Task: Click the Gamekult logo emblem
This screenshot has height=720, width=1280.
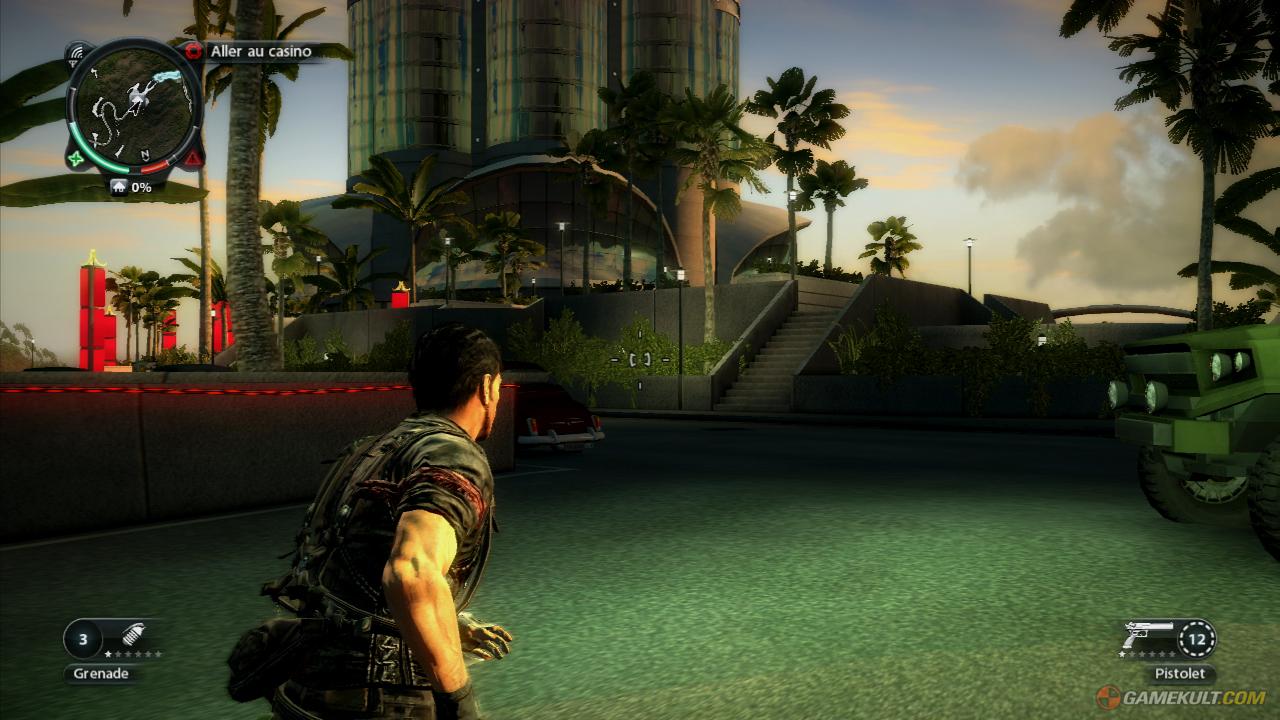Action: [x=1107, y=696]
